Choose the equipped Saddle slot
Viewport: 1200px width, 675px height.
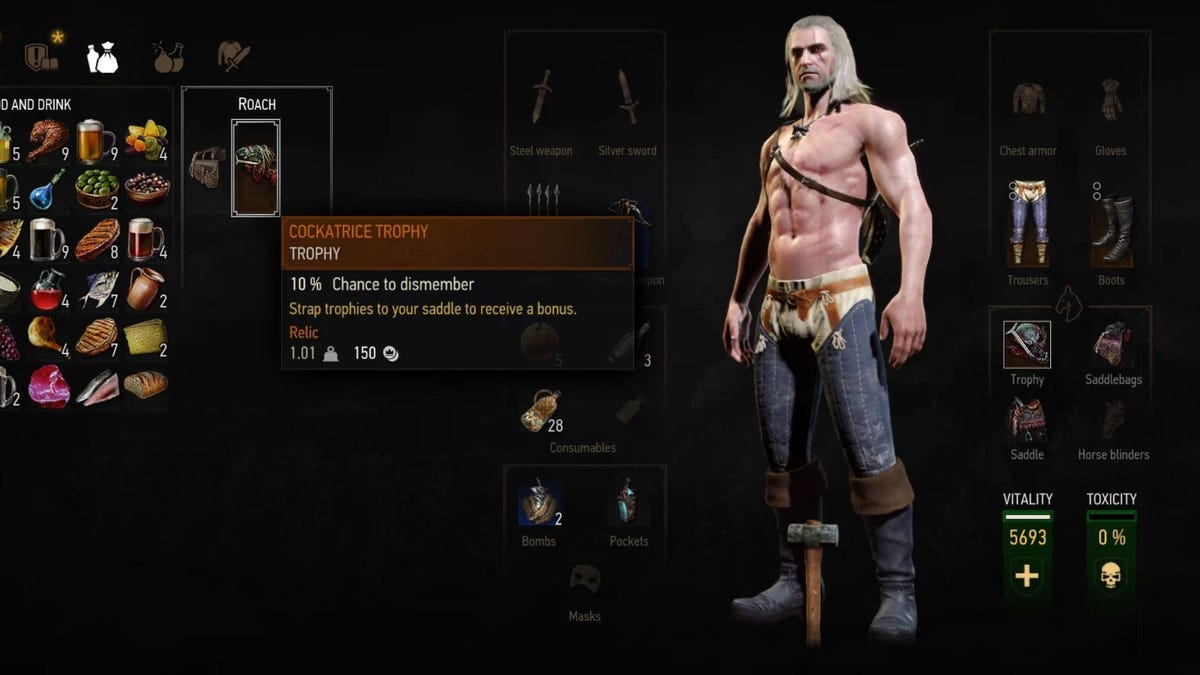1027,420
